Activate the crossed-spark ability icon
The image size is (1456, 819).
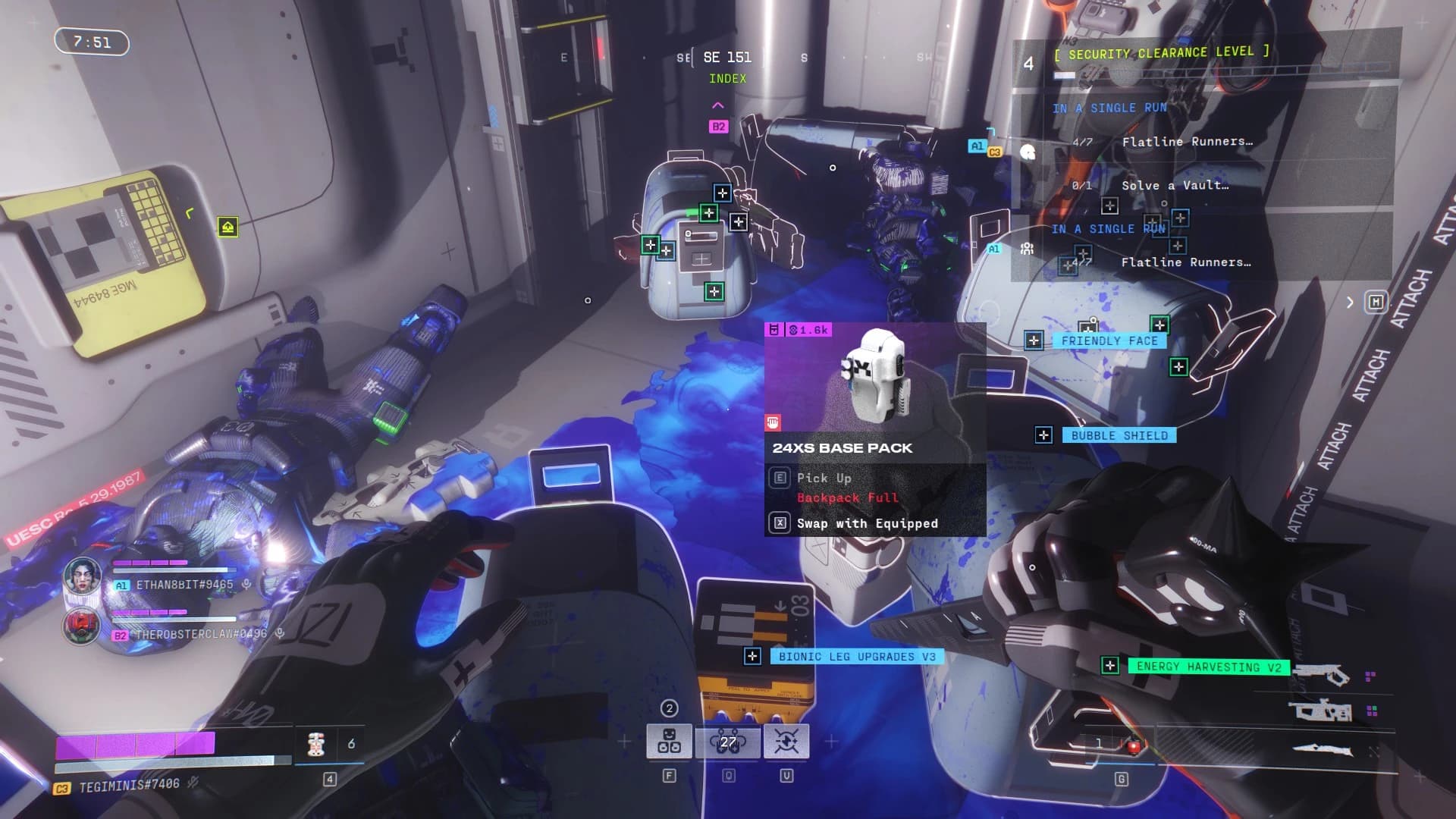pyautogui.click(x=786, y=741)
